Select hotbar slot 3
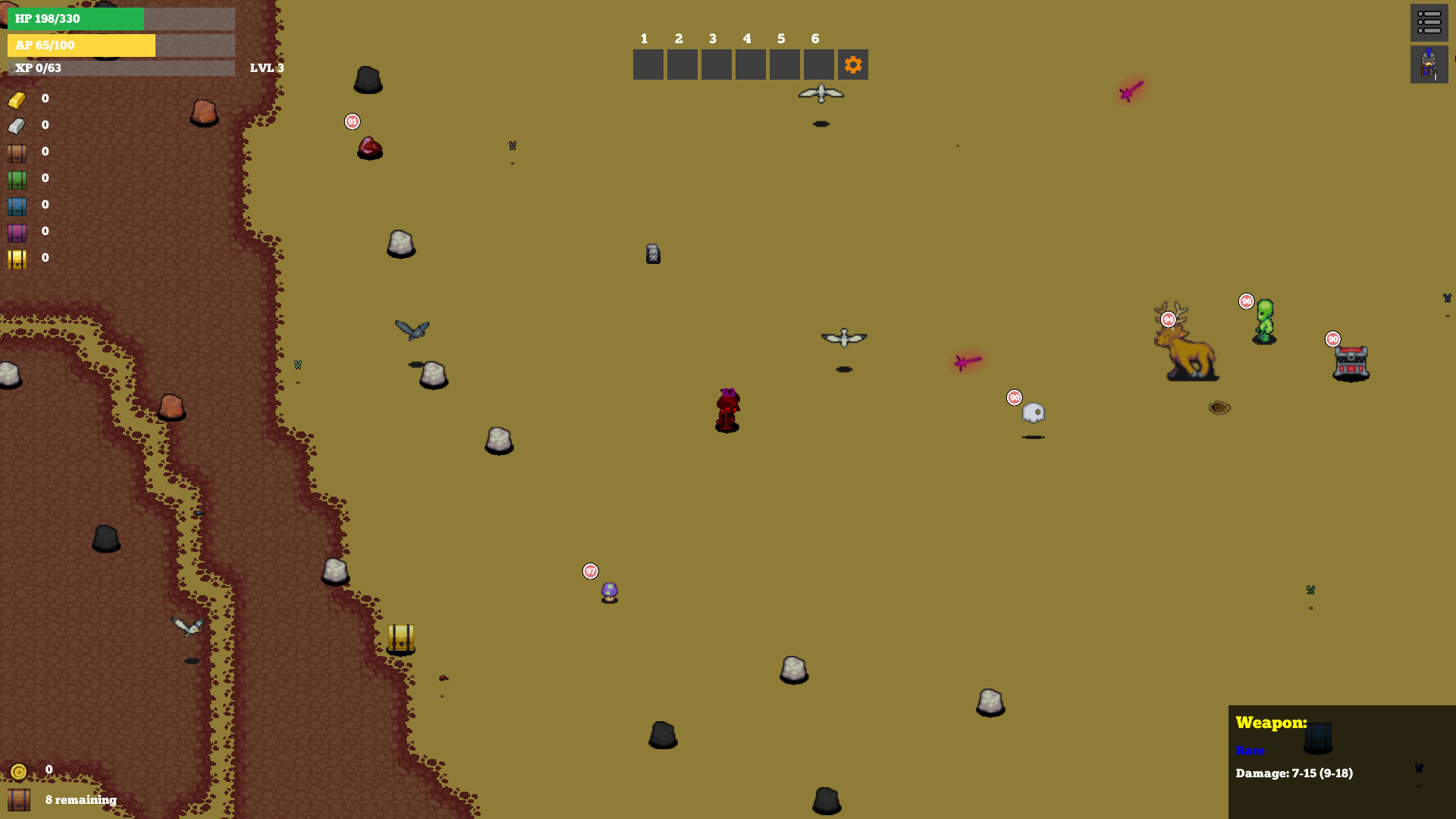The image size is (1456, 819). 716,64
